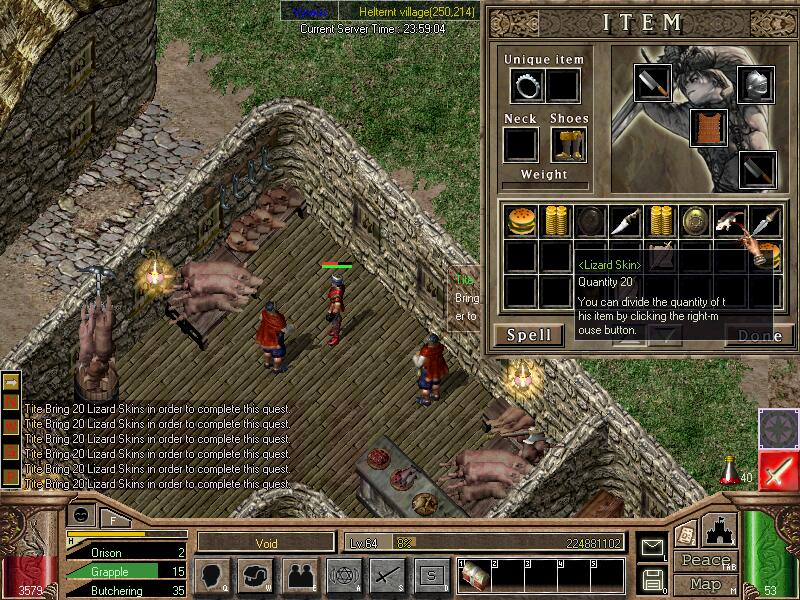Screen dimensions: 800x600
Task: Open the mail envelope icon
Action: (x=652, y=548)
